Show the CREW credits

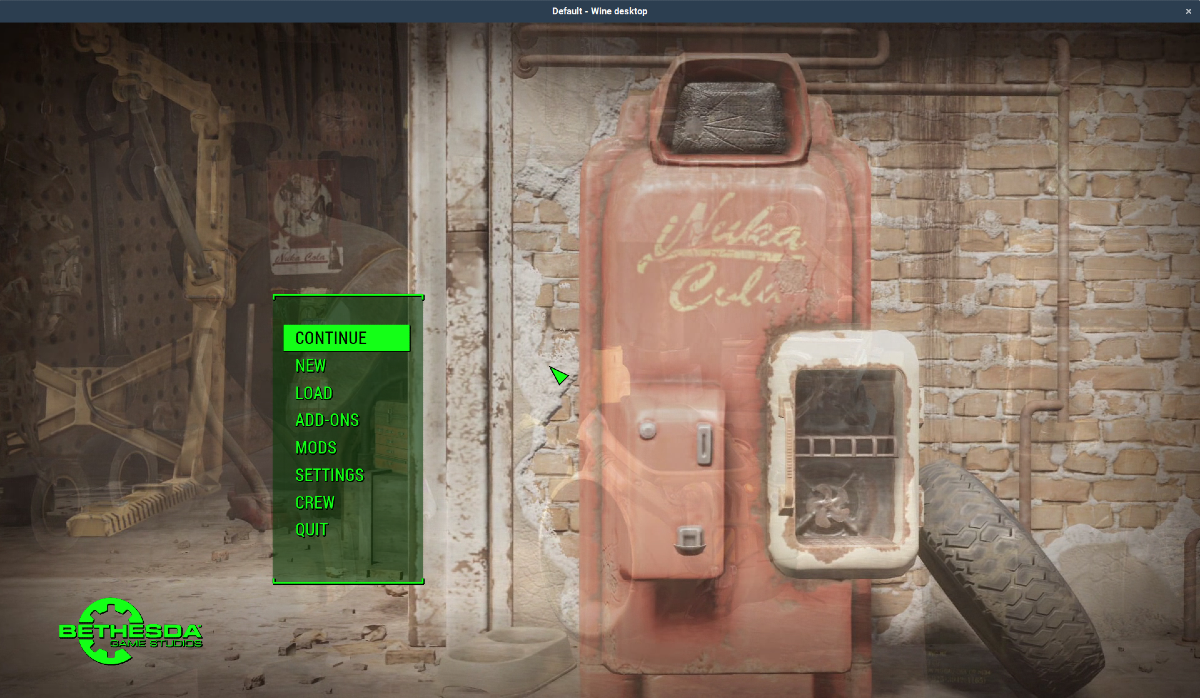[x=314, y=502]
